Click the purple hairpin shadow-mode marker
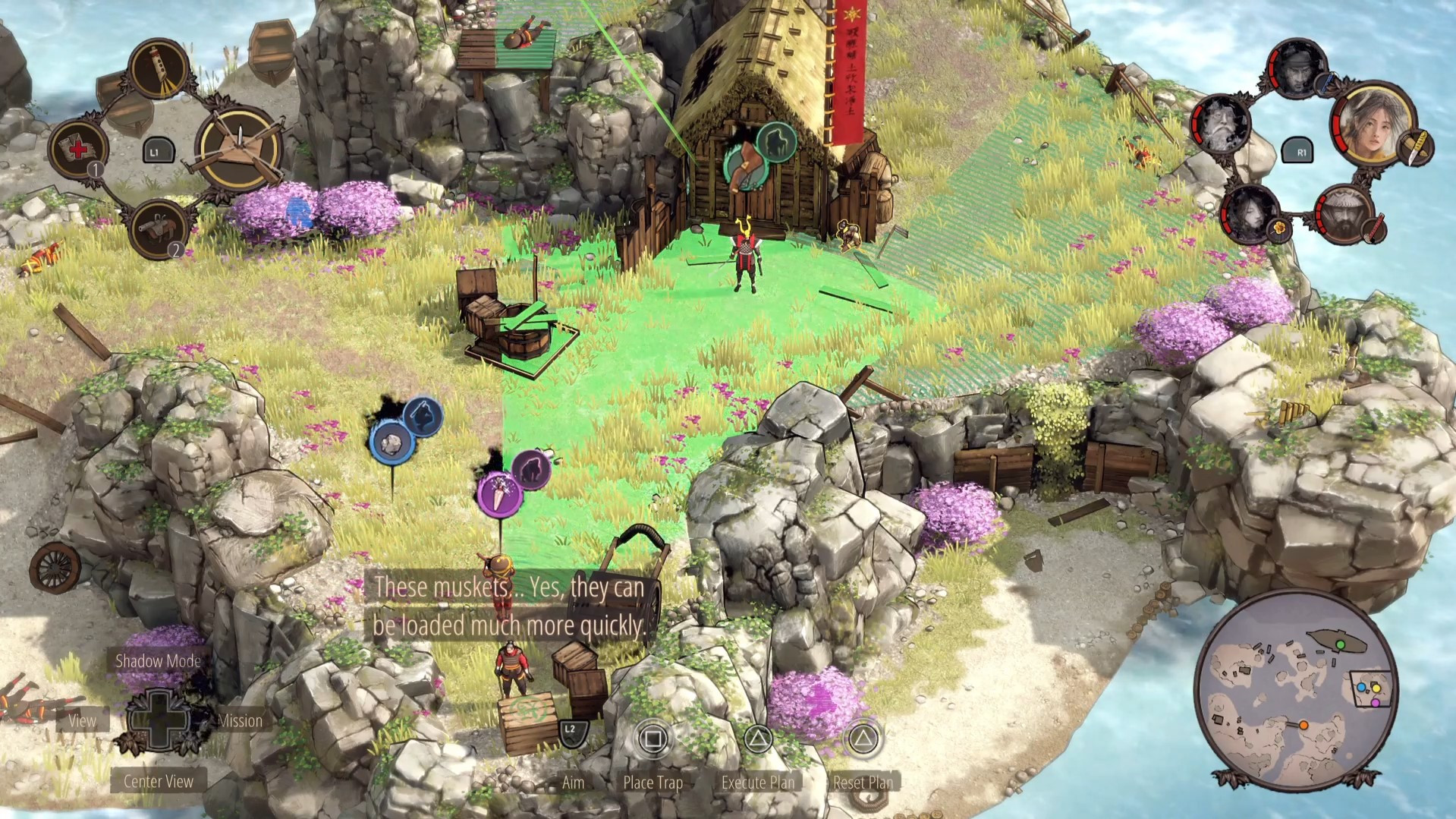This screenshot has height=819, width=1456. [x=499, y=494]
